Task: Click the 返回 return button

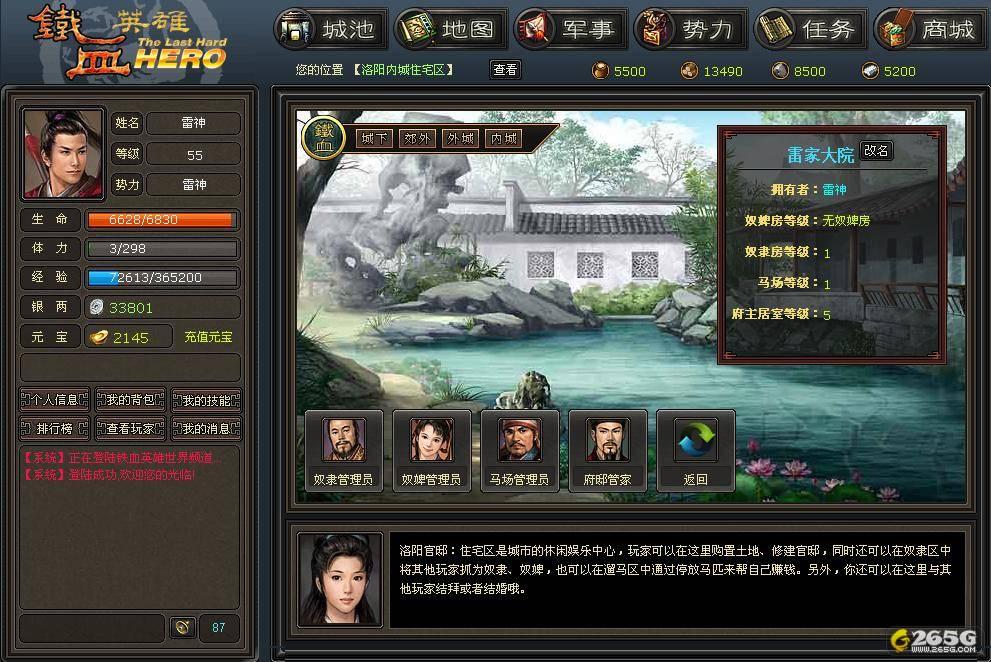Action: (x=695, y=450)
